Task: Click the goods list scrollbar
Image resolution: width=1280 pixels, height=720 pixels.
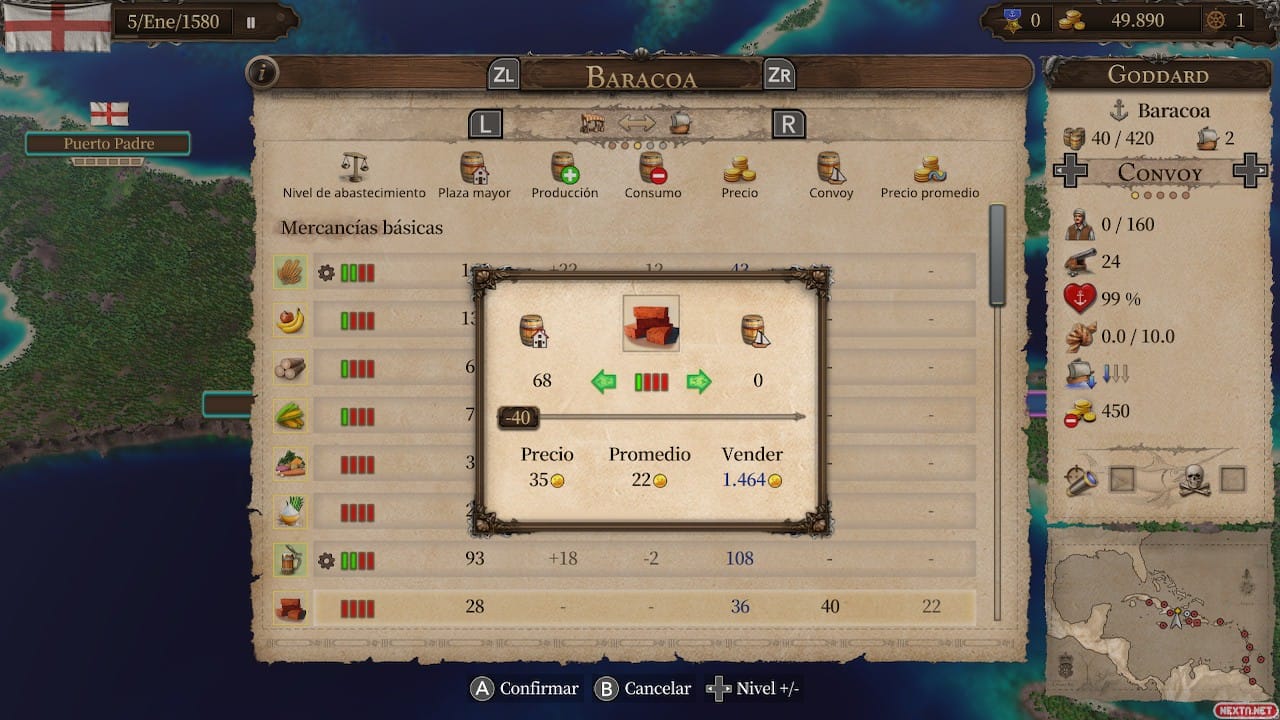Action: pyautogui.click(x=996, y=256)
